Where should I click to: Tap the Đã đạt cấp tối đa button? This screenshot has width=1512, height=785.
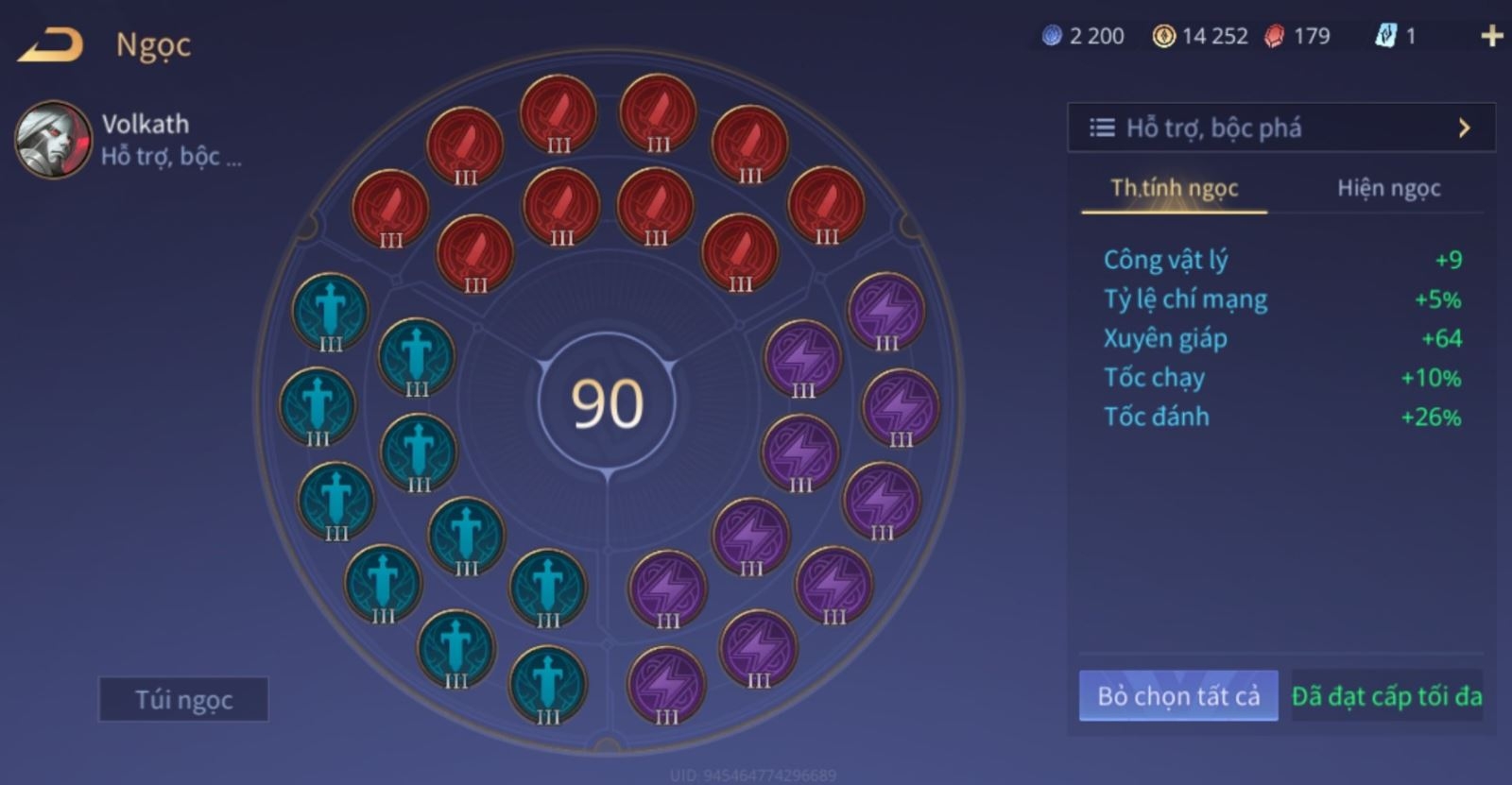1386,696
